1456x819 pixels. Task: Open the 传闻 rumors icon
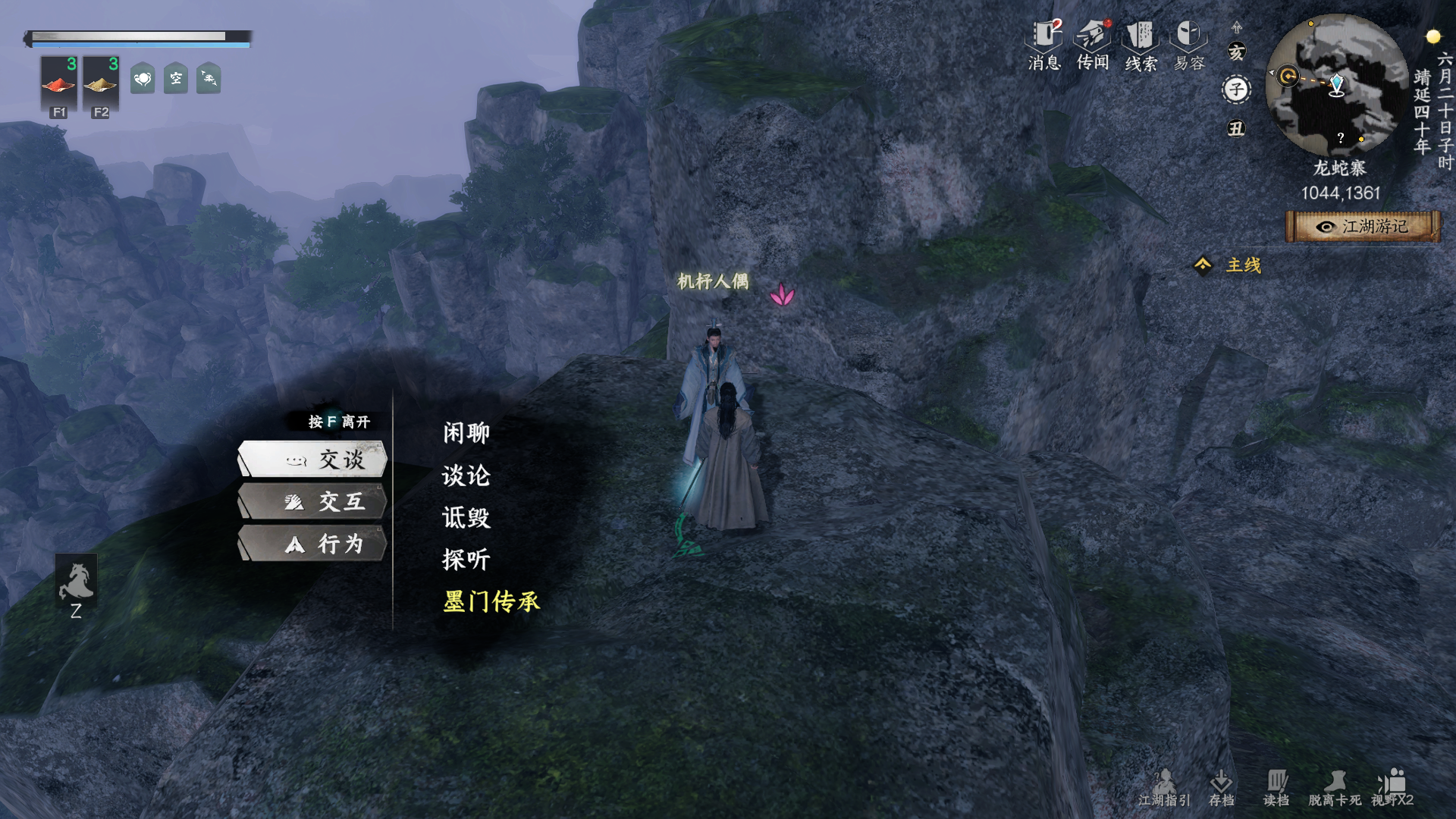pos(1093,45)
